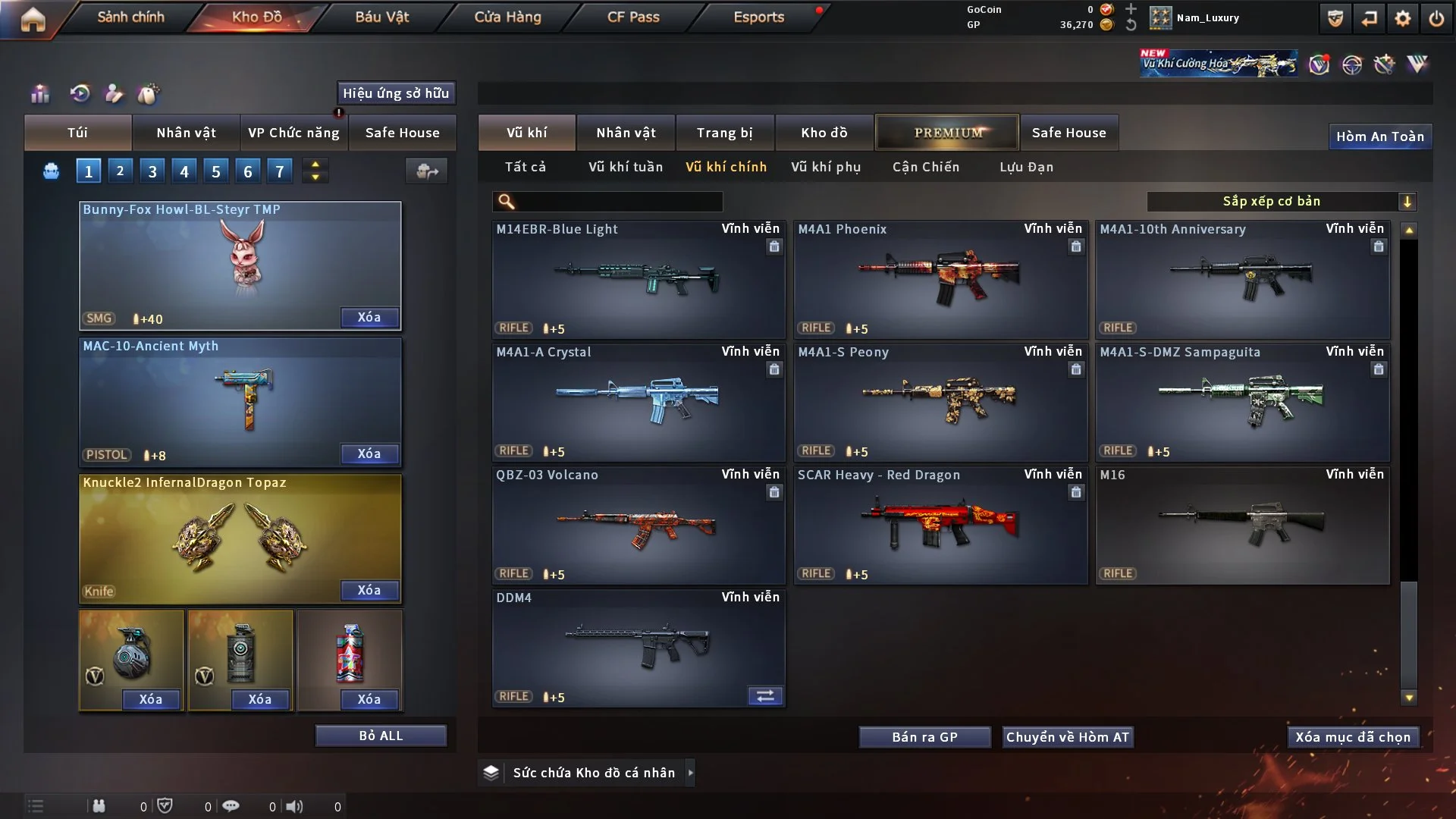Choose the SCAR Heavy - Red Dragon

940,525
